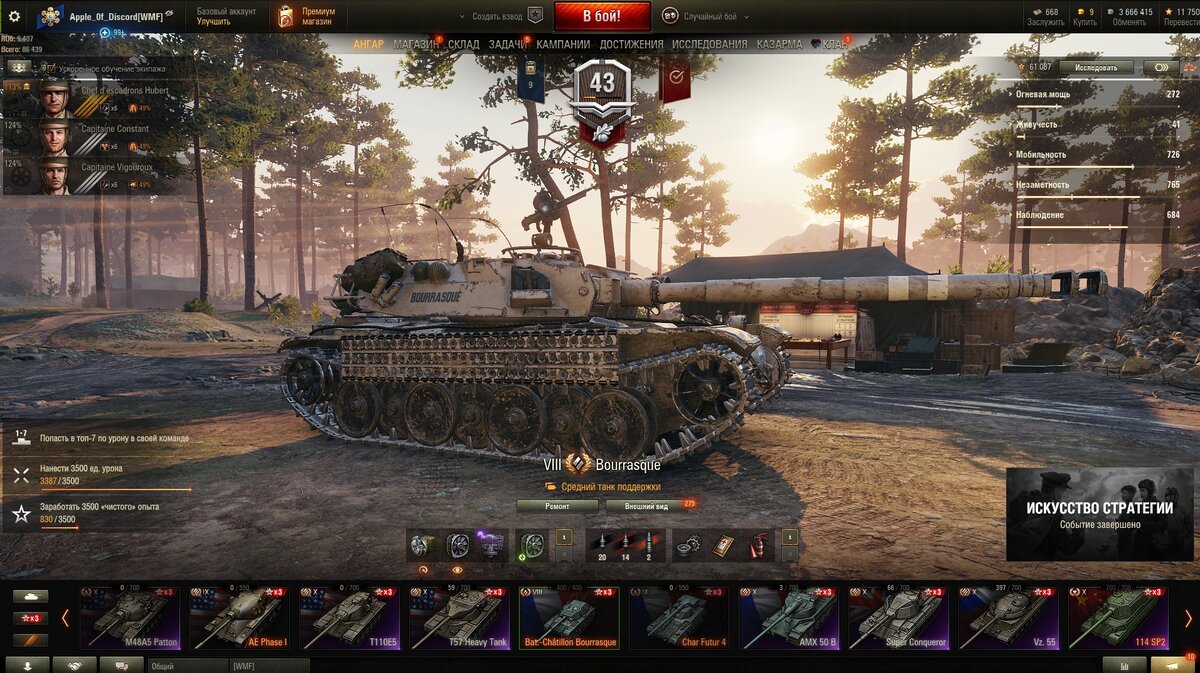Choose the Super Conqueror in the carousel
Image resolution: width=1200 pixels, height=673 pixels.
point(899,617)
